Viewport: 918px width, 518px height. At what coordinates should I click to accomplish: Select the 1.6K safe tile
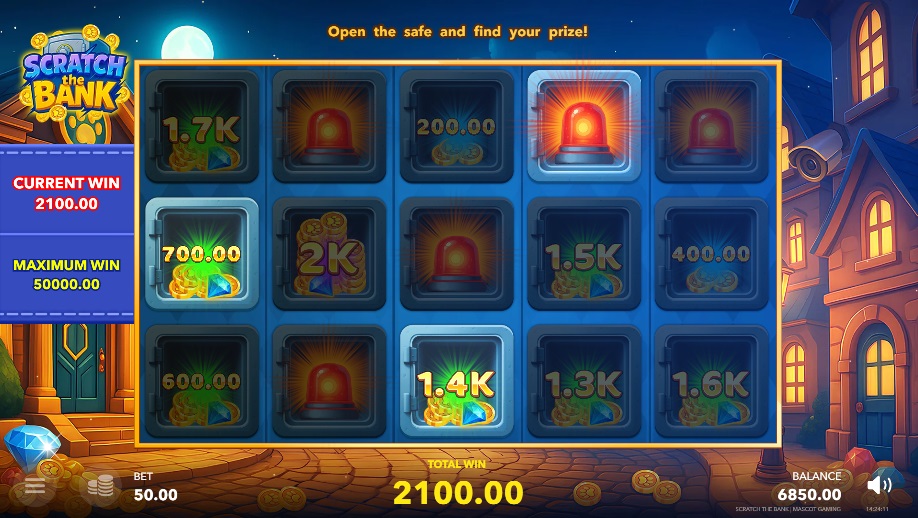tap(710, 381)
